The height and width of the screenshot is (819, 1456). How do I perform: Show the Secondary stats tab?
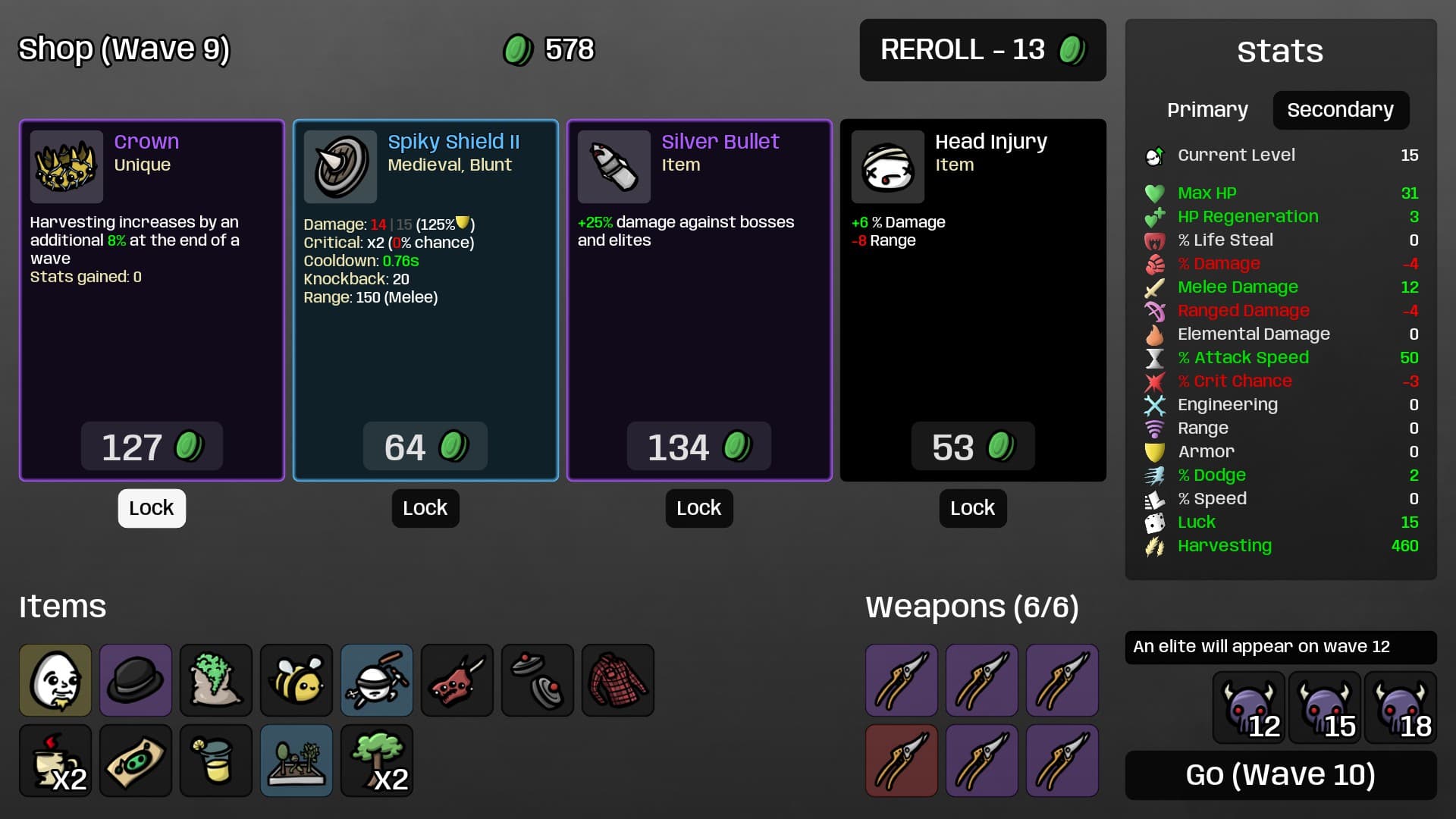tap(1340, 110)
